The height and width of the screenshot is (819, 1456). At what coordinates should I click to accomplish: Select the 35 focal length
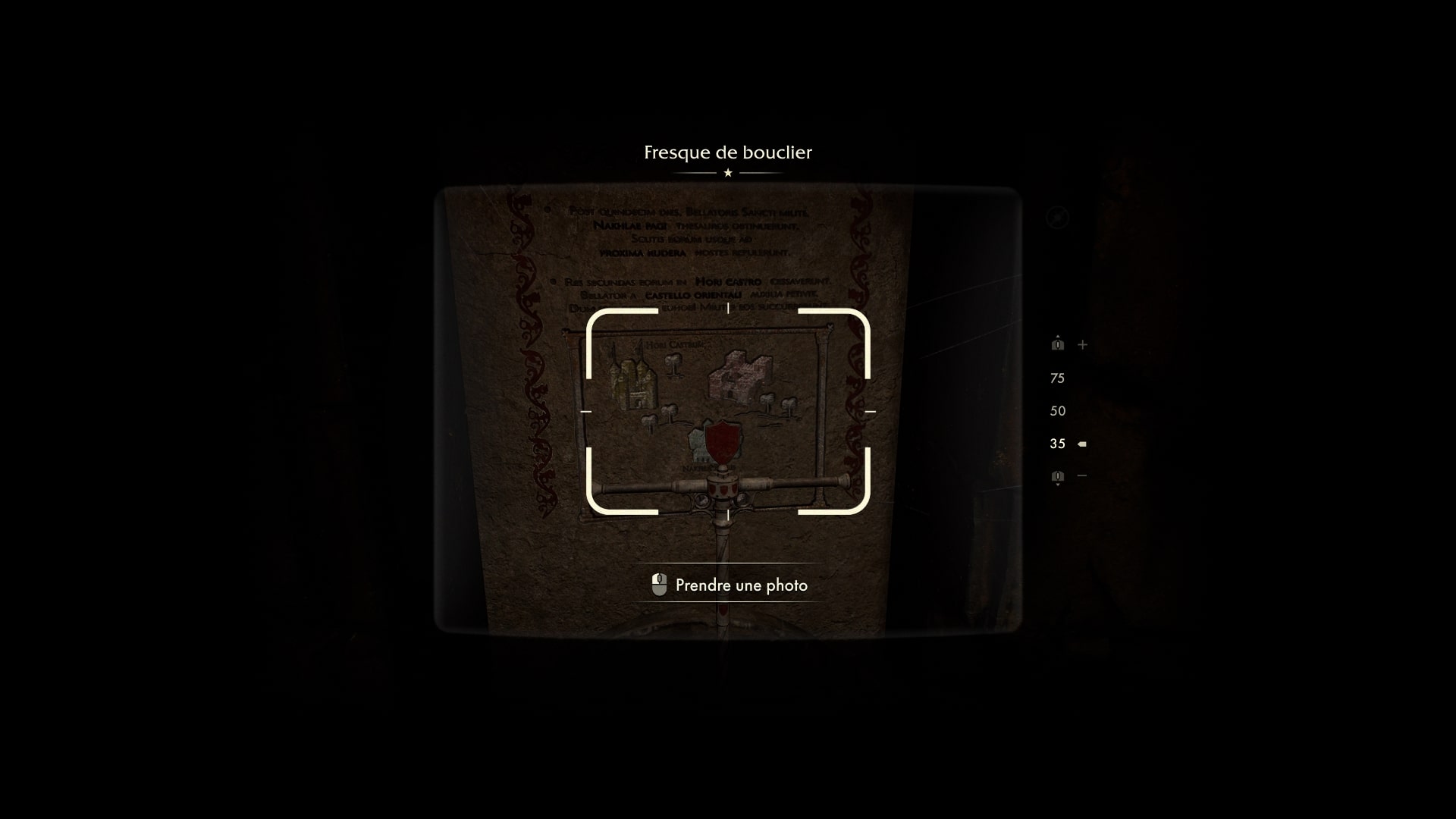[1057, 444]
